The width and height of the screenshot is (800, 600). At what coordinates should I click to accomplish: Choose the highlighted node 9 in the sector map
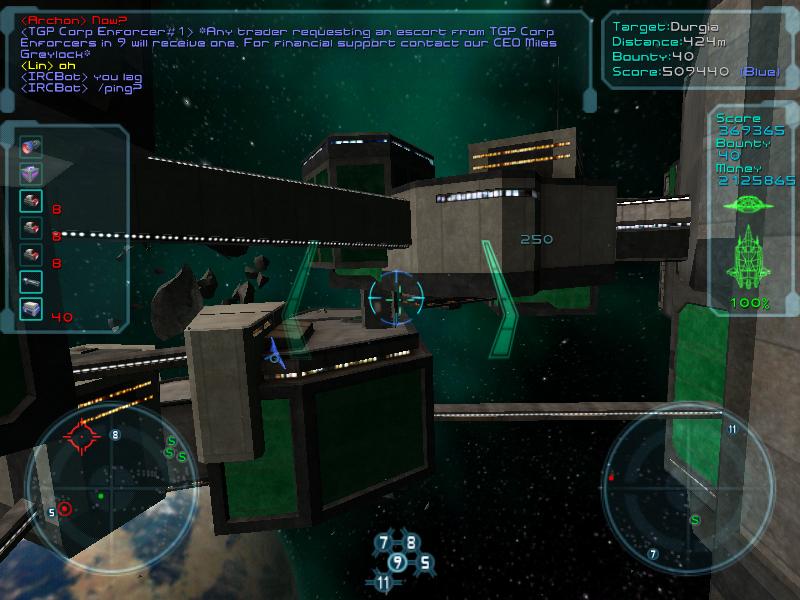click(x=397, y=562)
